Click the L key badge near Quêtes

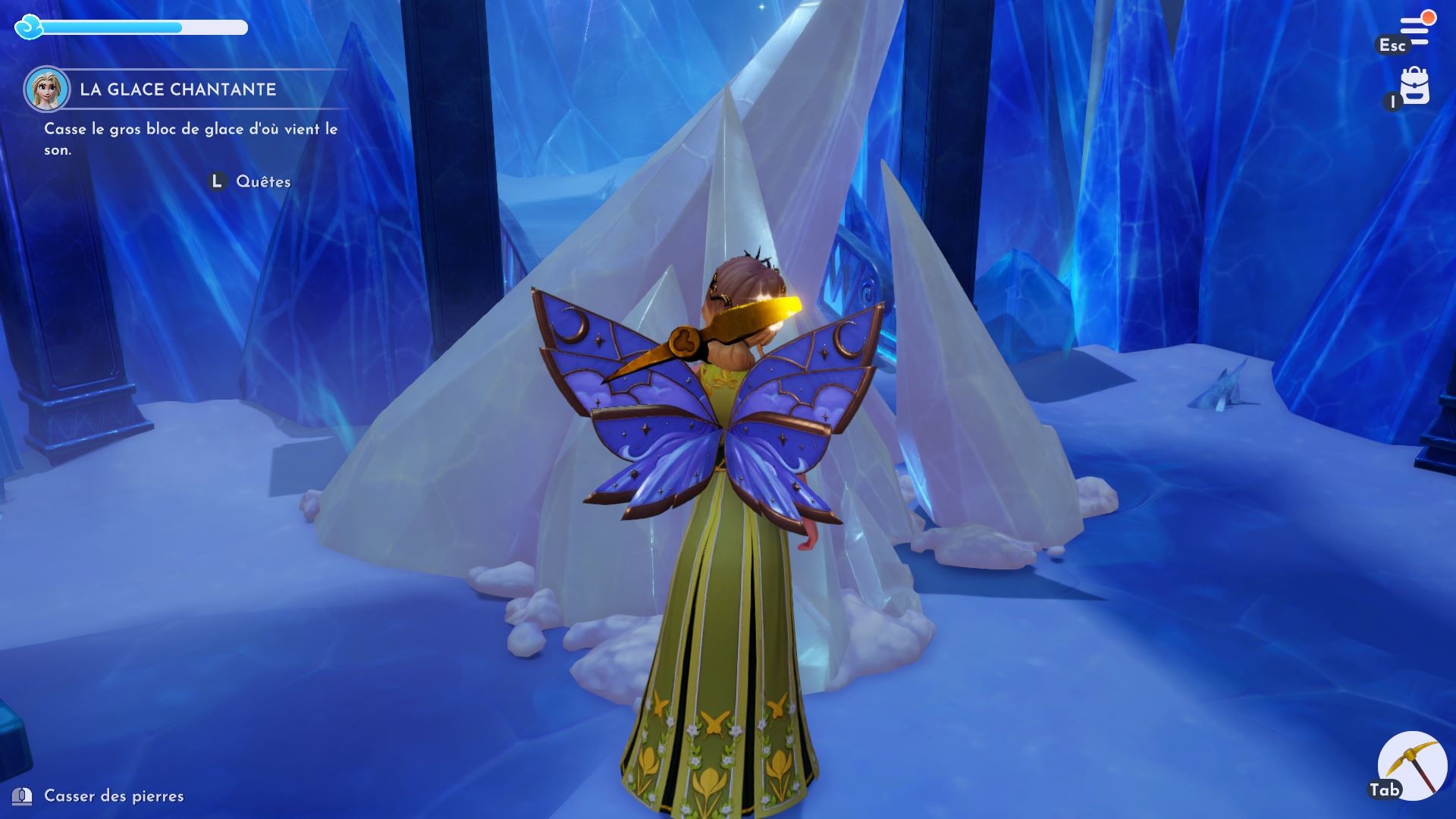[x=217, y=181]
